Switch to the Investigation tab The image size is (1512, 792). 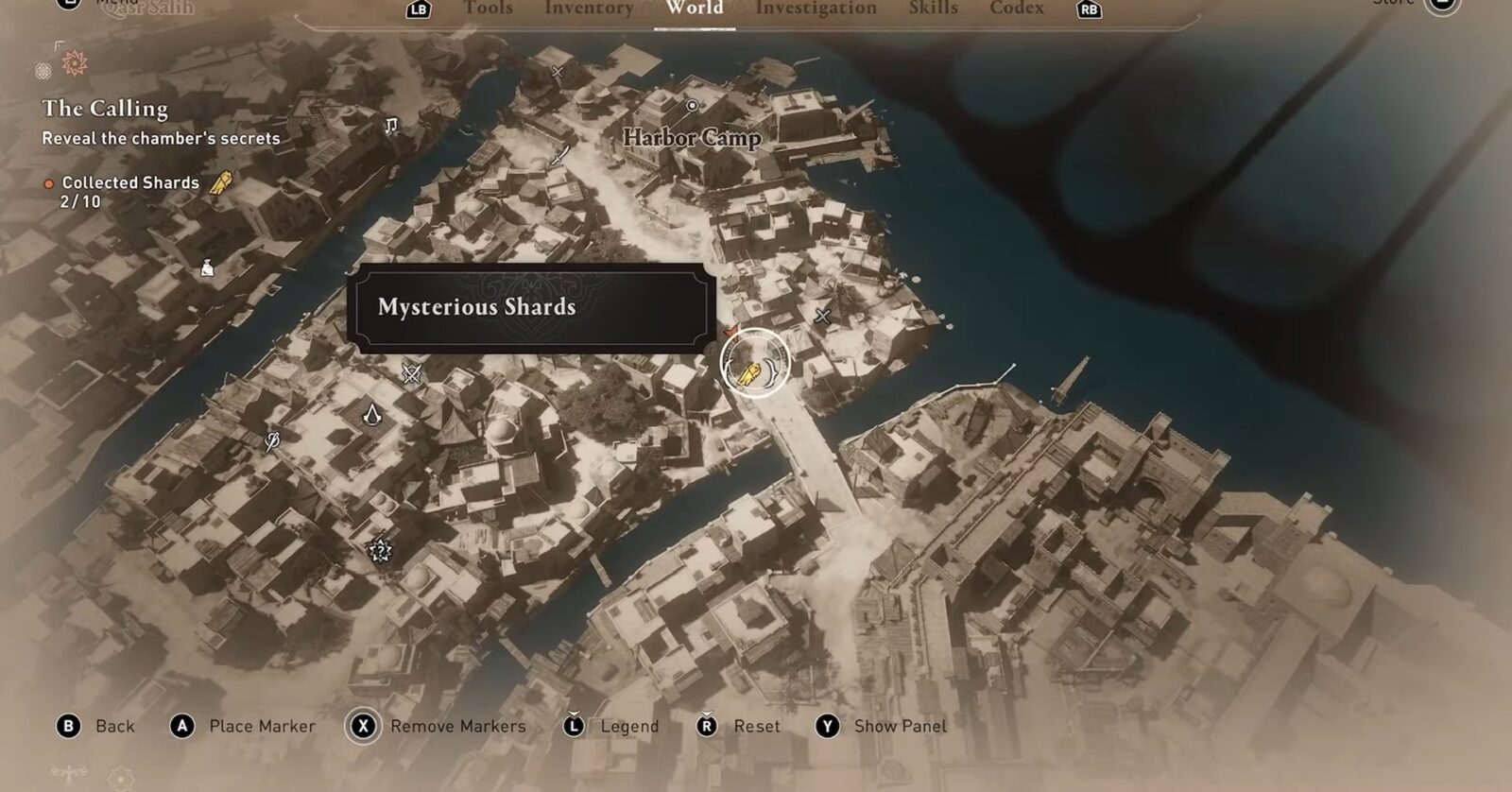pos(816,9)
